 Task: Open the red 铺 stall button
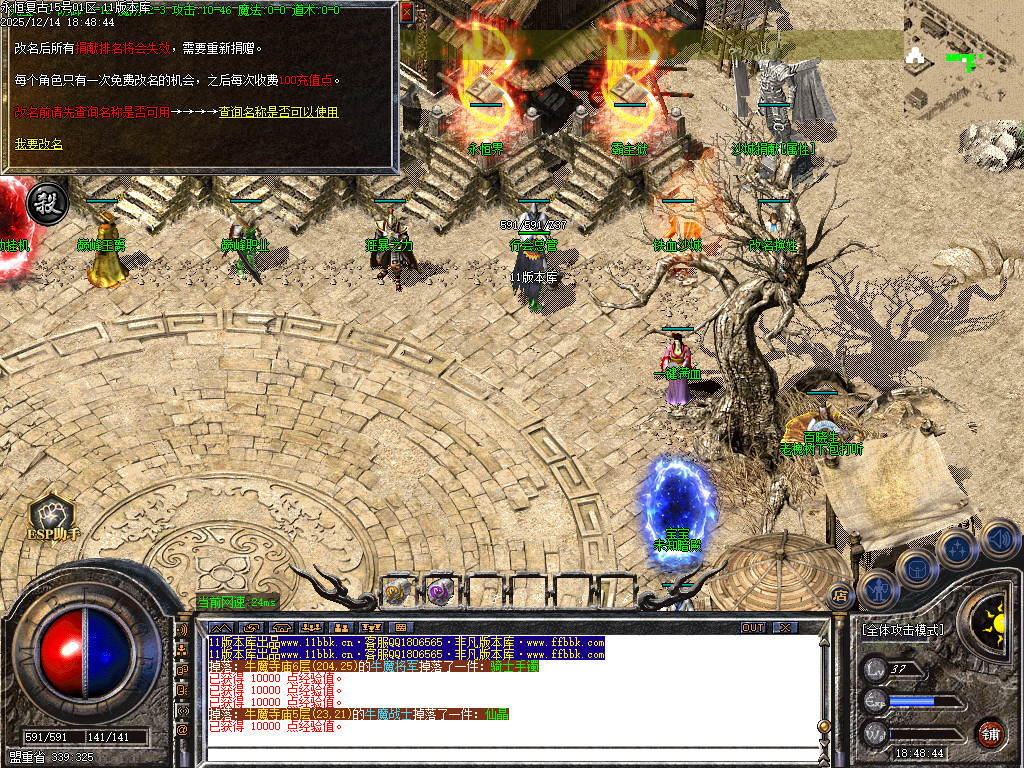click(990, 733)
